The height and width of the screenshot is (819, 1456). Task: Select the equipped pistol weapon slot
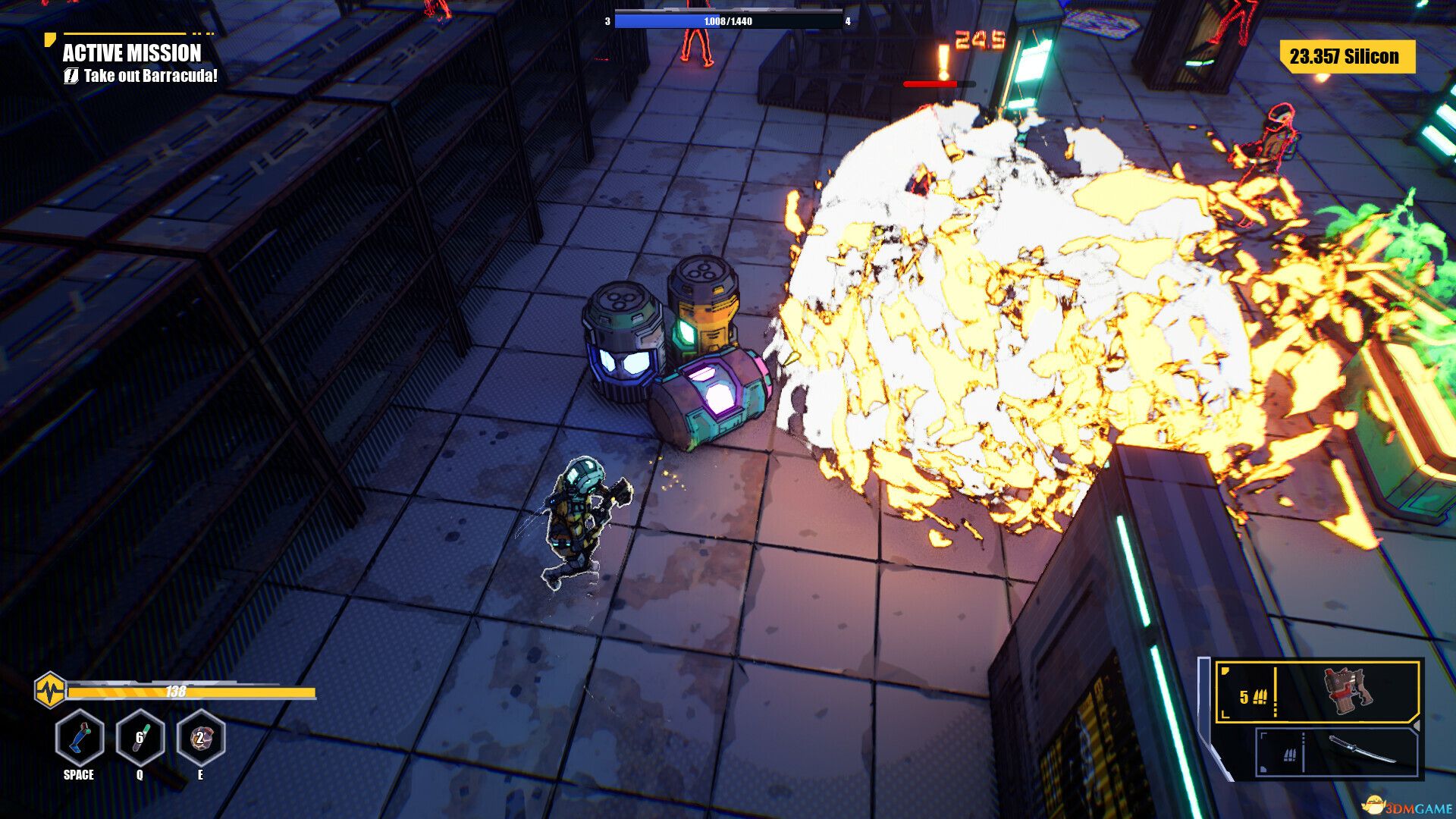point(1318,692)
